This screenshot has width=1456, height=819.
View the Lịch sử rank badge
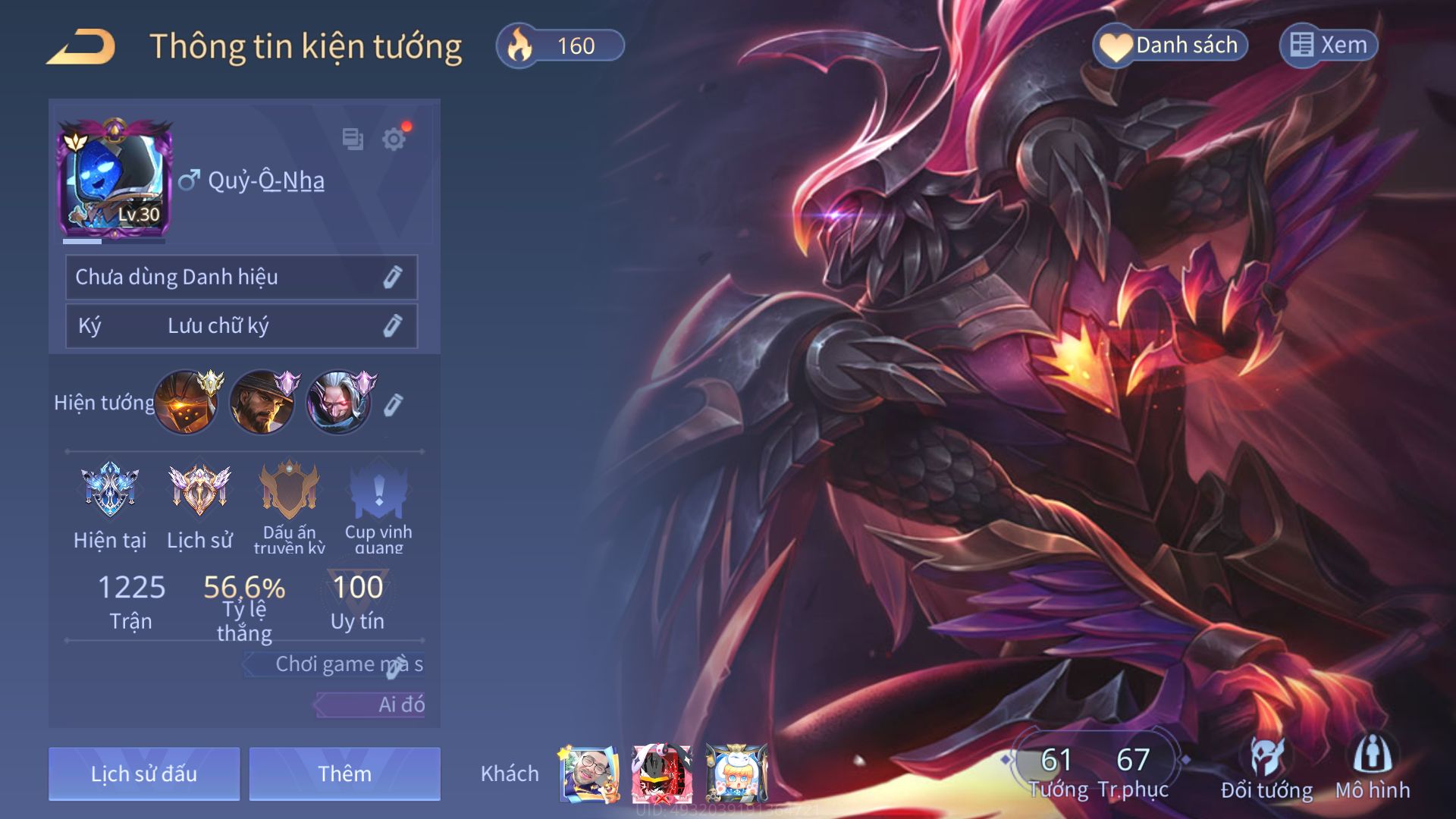coord(199,491)
